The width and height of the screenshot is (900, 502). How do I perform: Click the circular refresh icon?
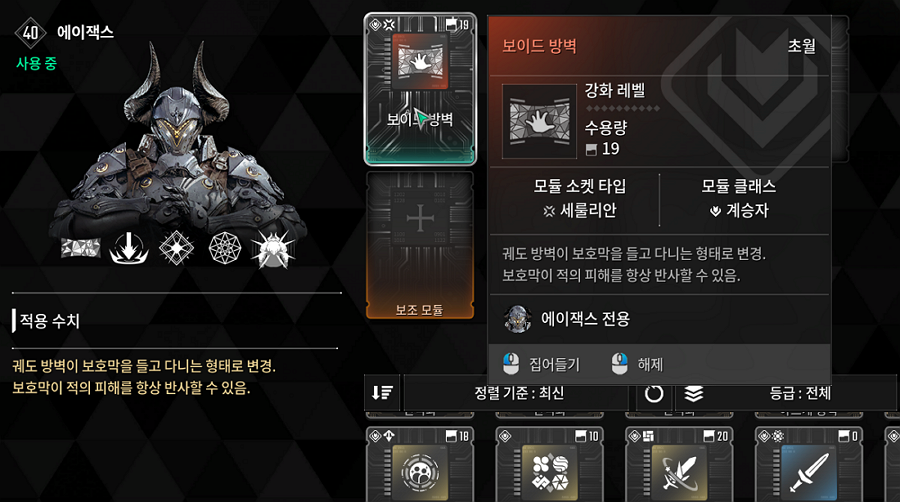[x=654, y=393]
